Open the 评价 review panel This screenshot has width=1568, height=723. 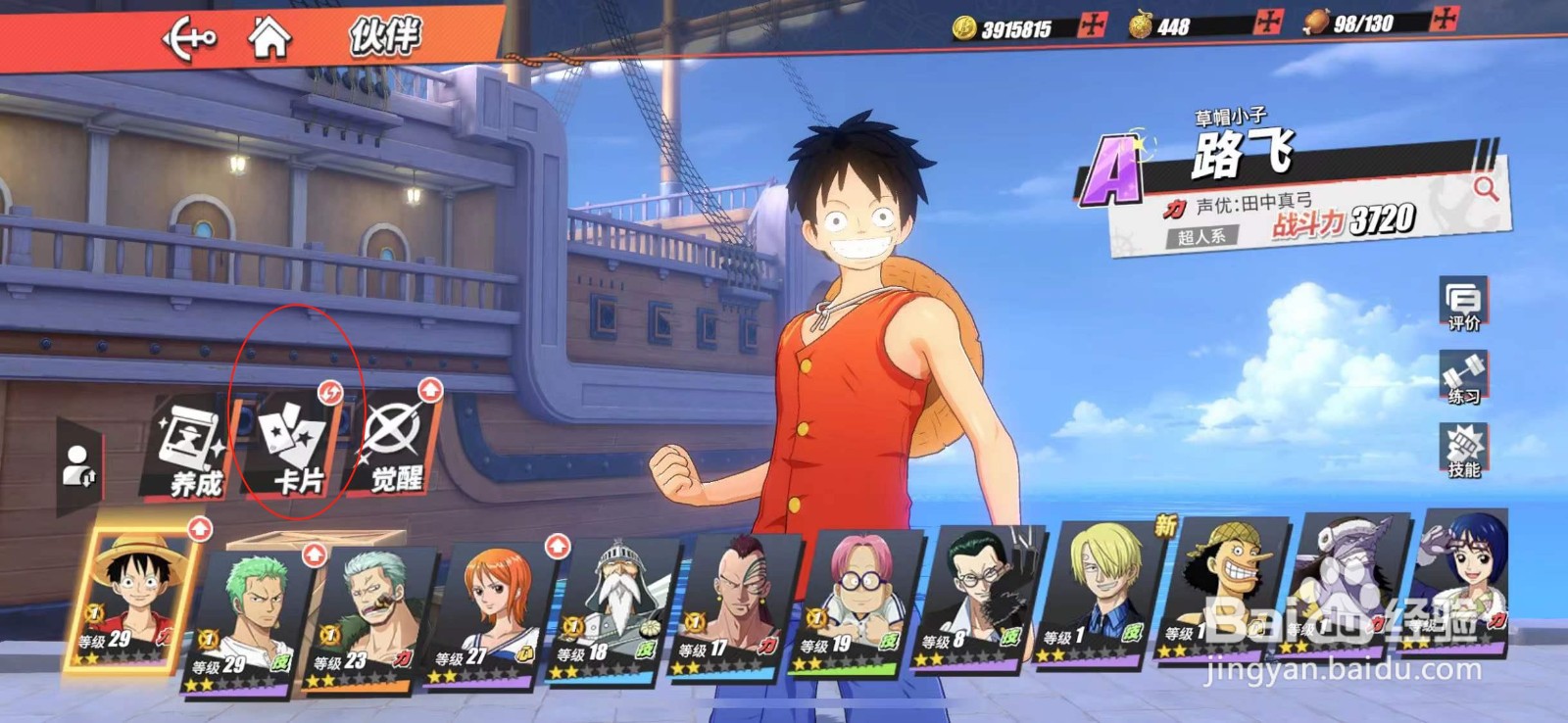click(1463, 304)
